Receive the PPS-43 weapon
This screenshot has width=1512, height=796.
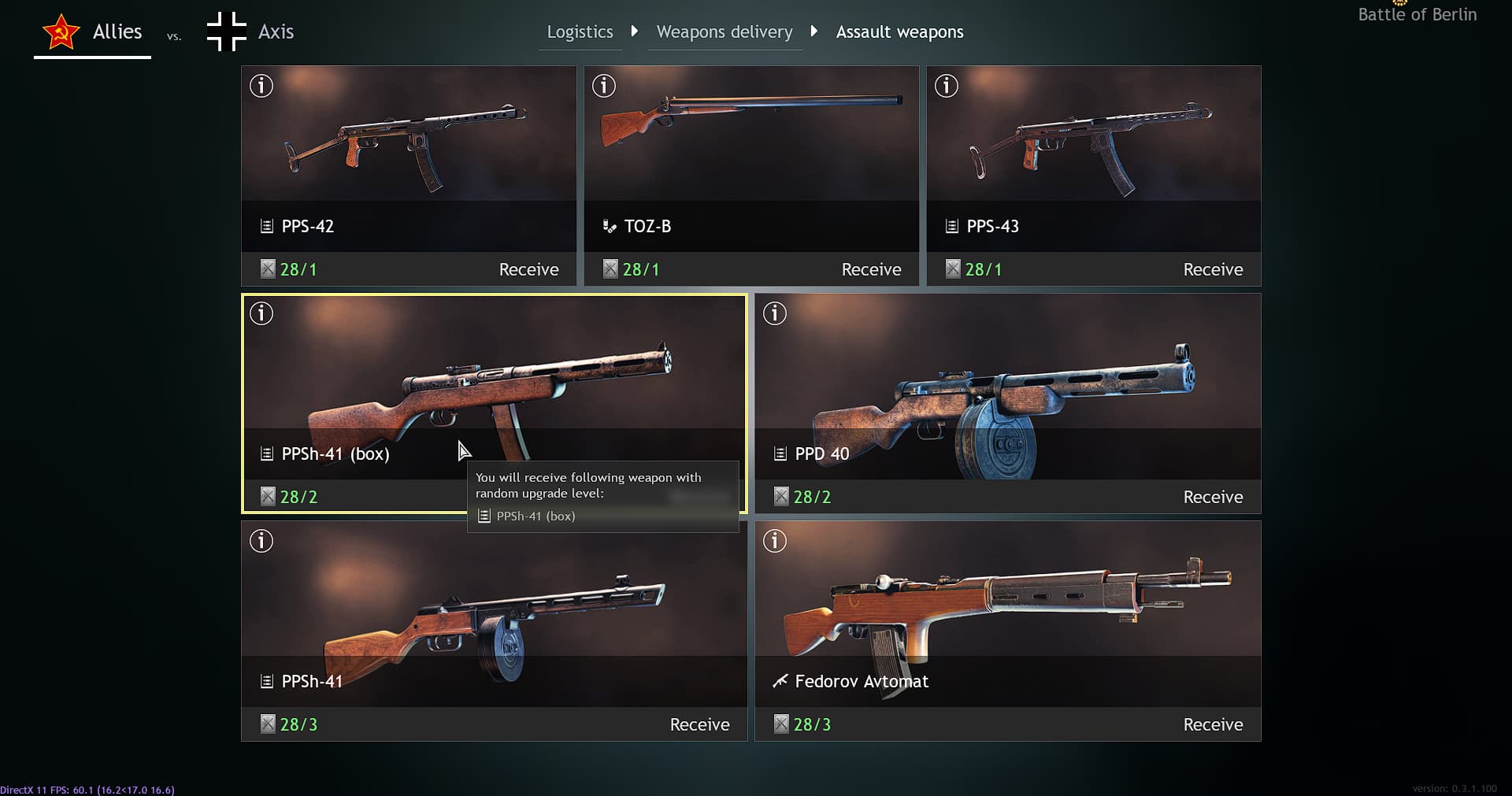click(x=1213, y=269)
